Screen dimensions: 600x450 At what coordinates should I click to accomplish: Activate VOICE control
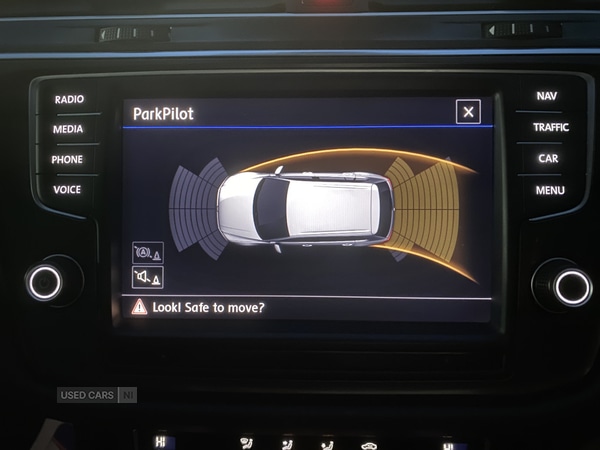(67, 189)
